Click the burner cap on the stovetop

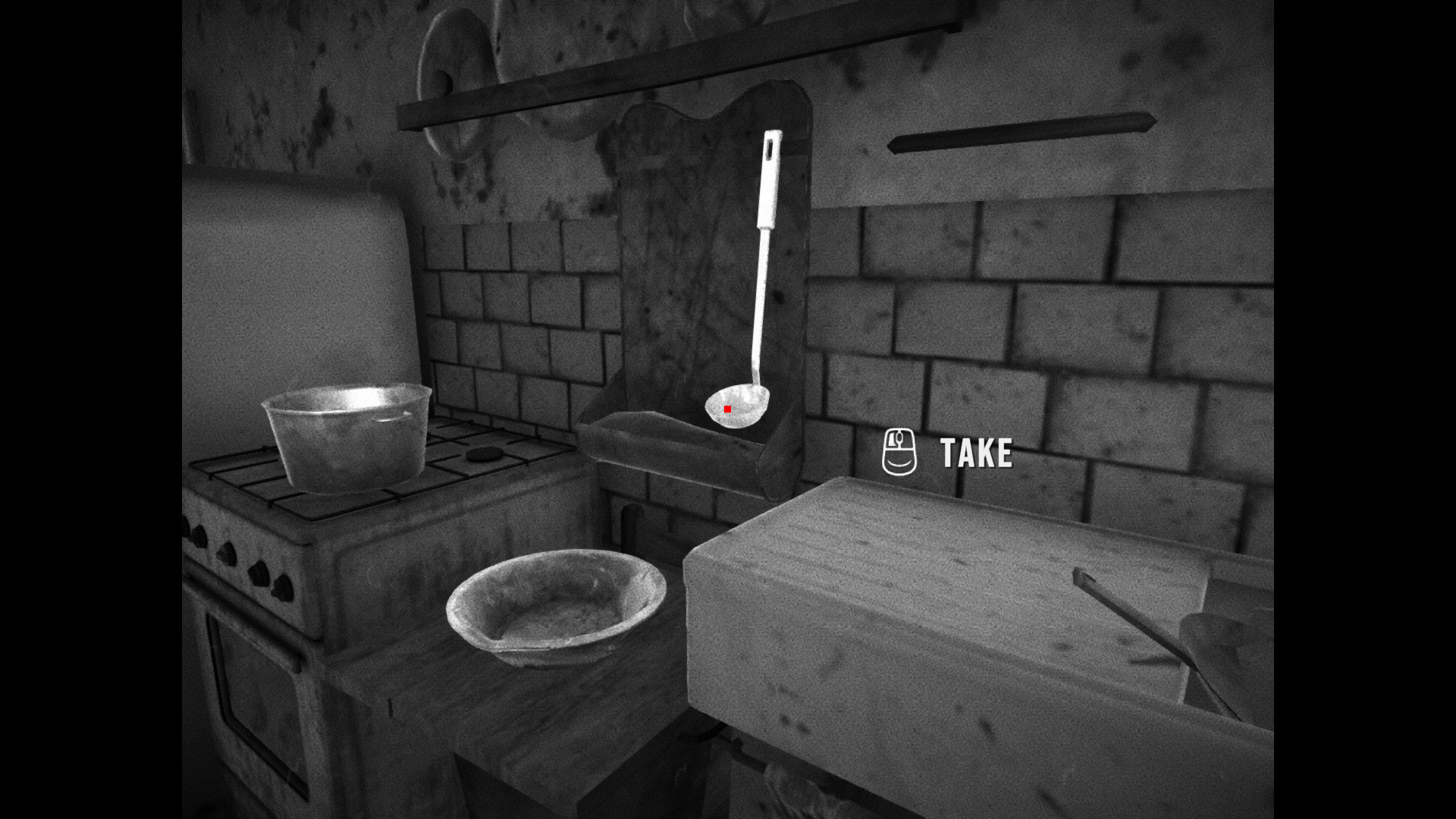483,456
